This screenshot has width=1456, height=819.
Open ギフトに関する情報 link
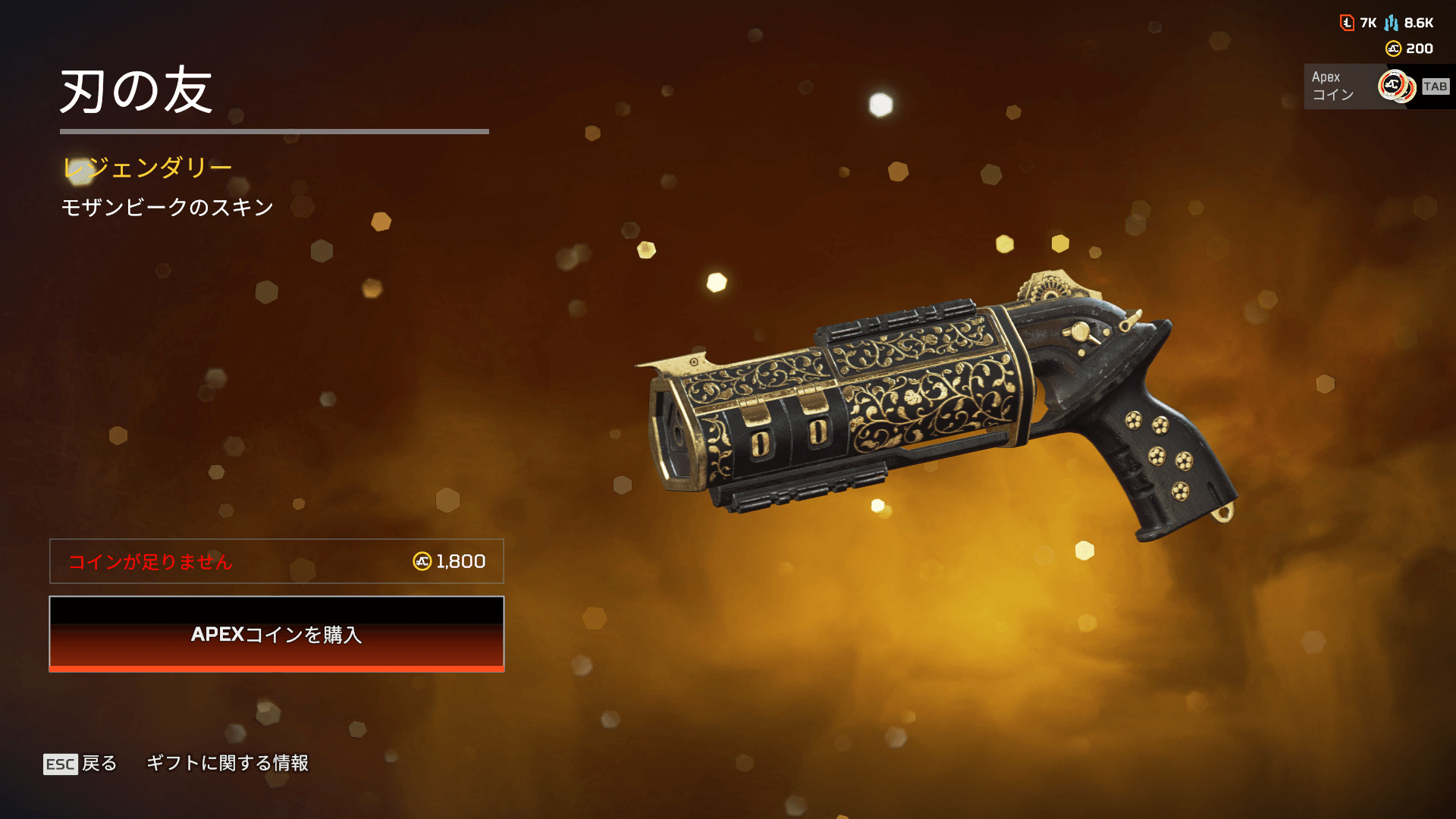tap(227, 763)
